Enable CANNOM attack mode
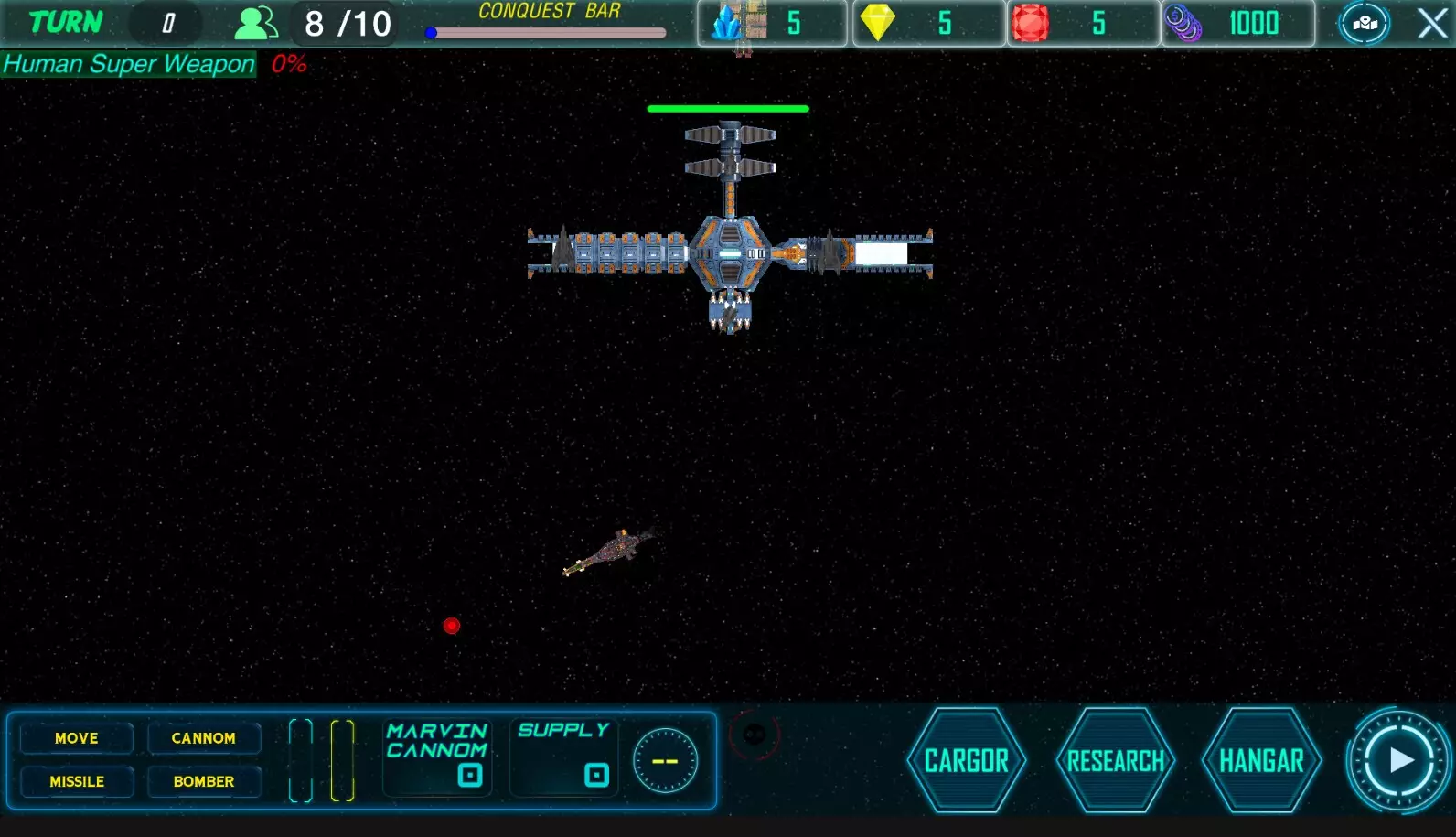This screenshot has width=1456, height=837. click(x=204, y=738)
